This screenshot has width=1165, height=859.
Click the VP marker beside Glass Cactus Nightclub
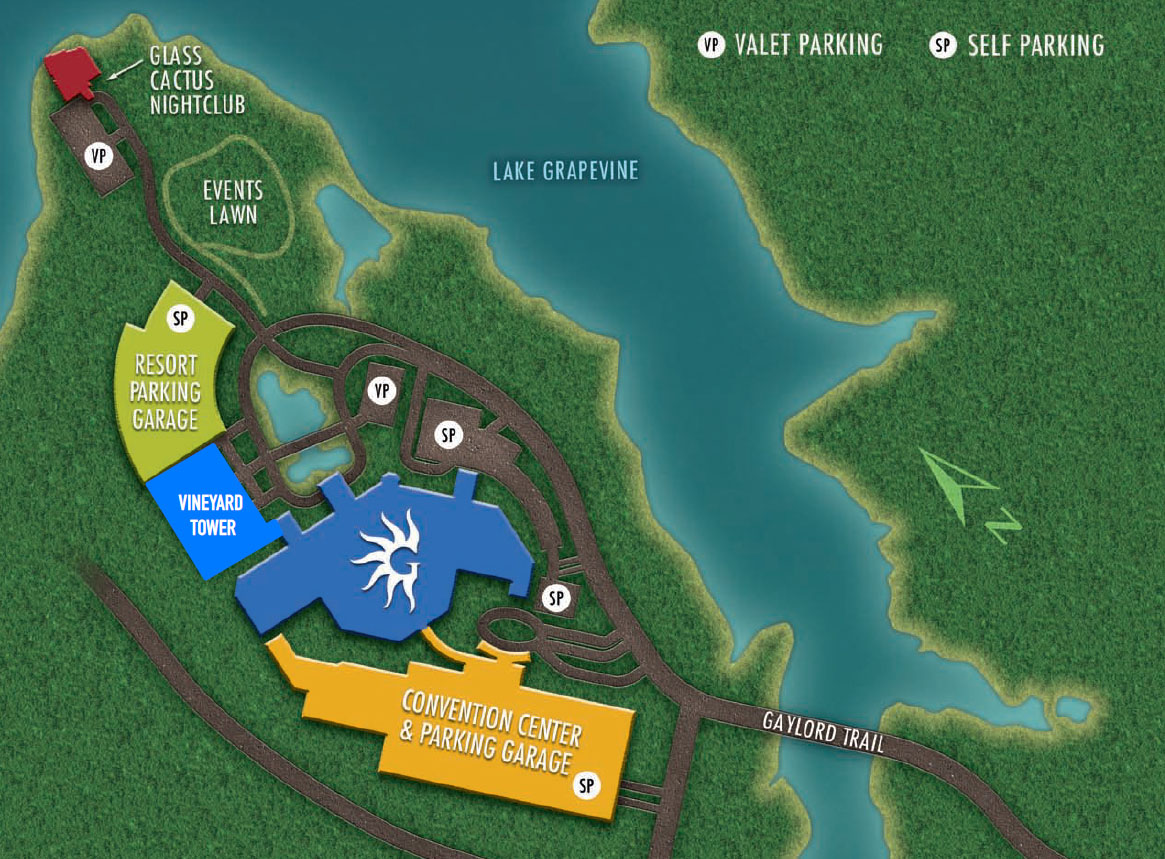(x=98, y=156)
